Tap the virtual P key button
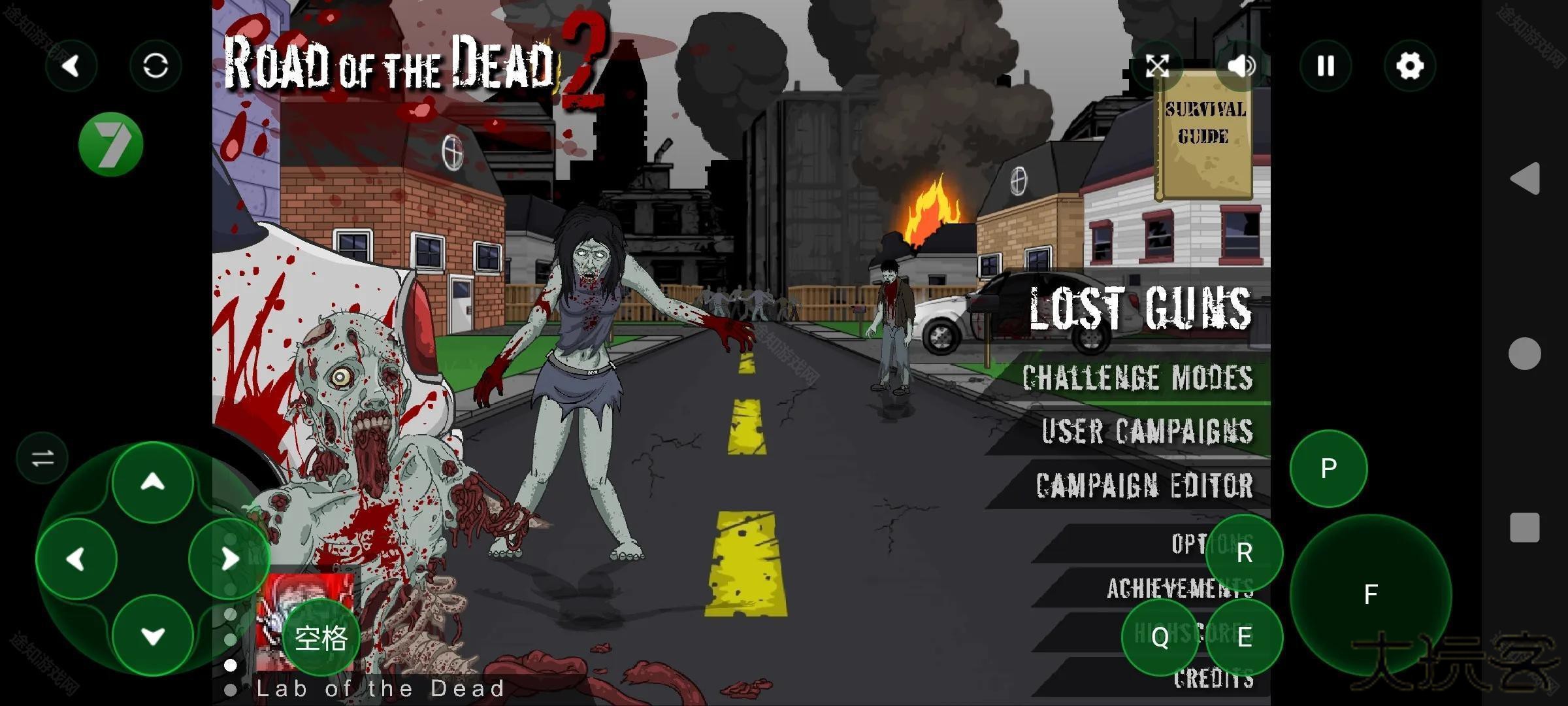1568x706 pixels. pyautogui.click(x=1328, y=468)
